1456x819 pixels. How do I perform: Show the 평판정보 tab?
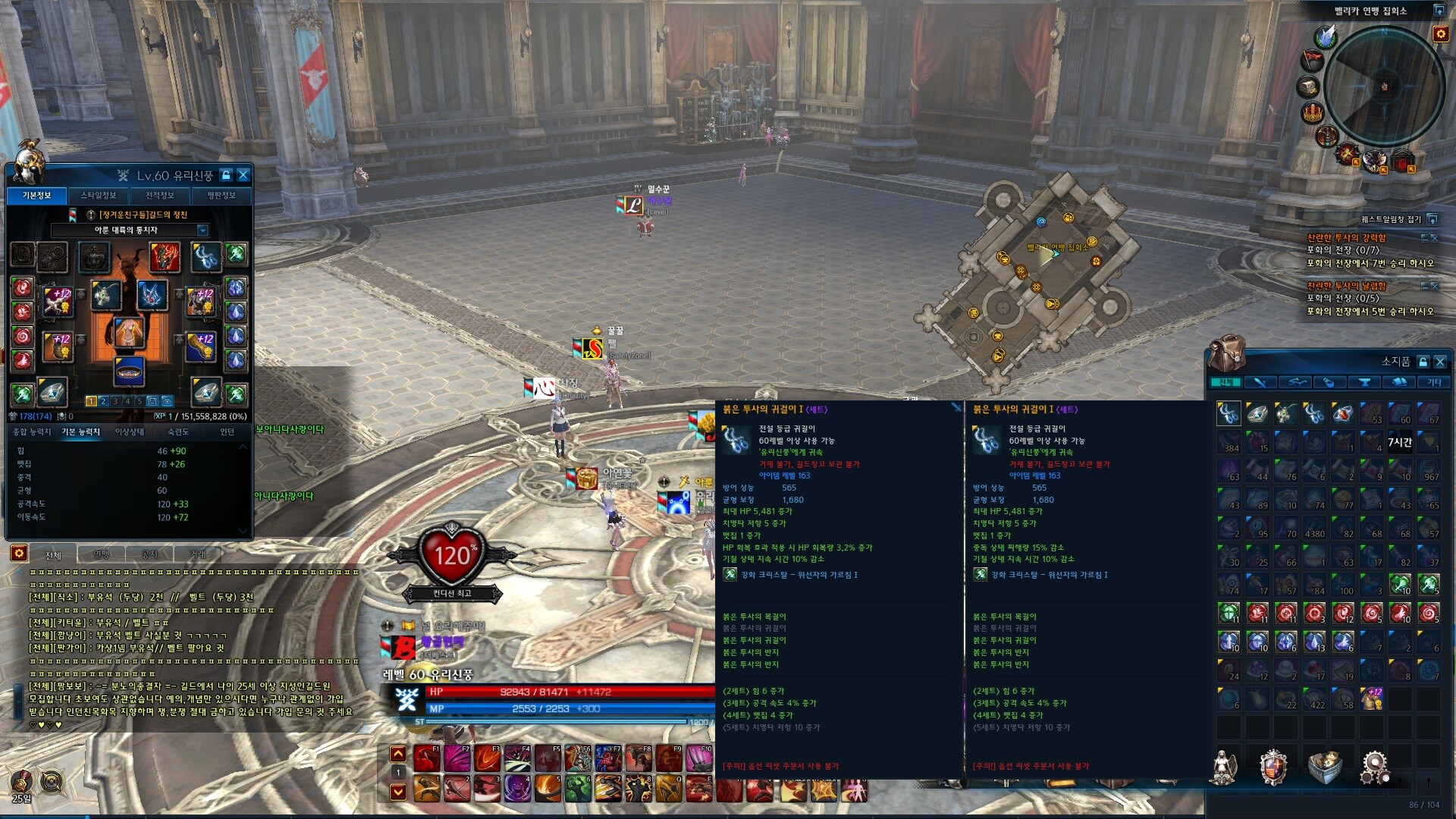point(221,196)
